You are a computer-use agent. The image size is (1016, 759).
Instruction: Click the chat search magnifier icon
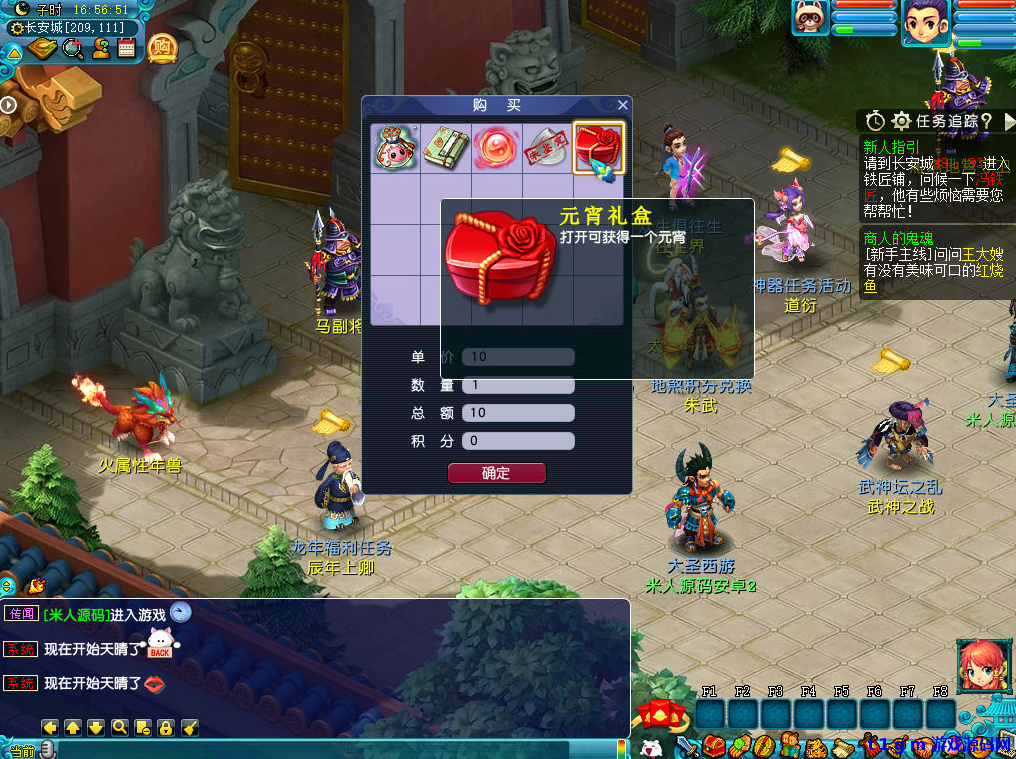pos(120,727)
